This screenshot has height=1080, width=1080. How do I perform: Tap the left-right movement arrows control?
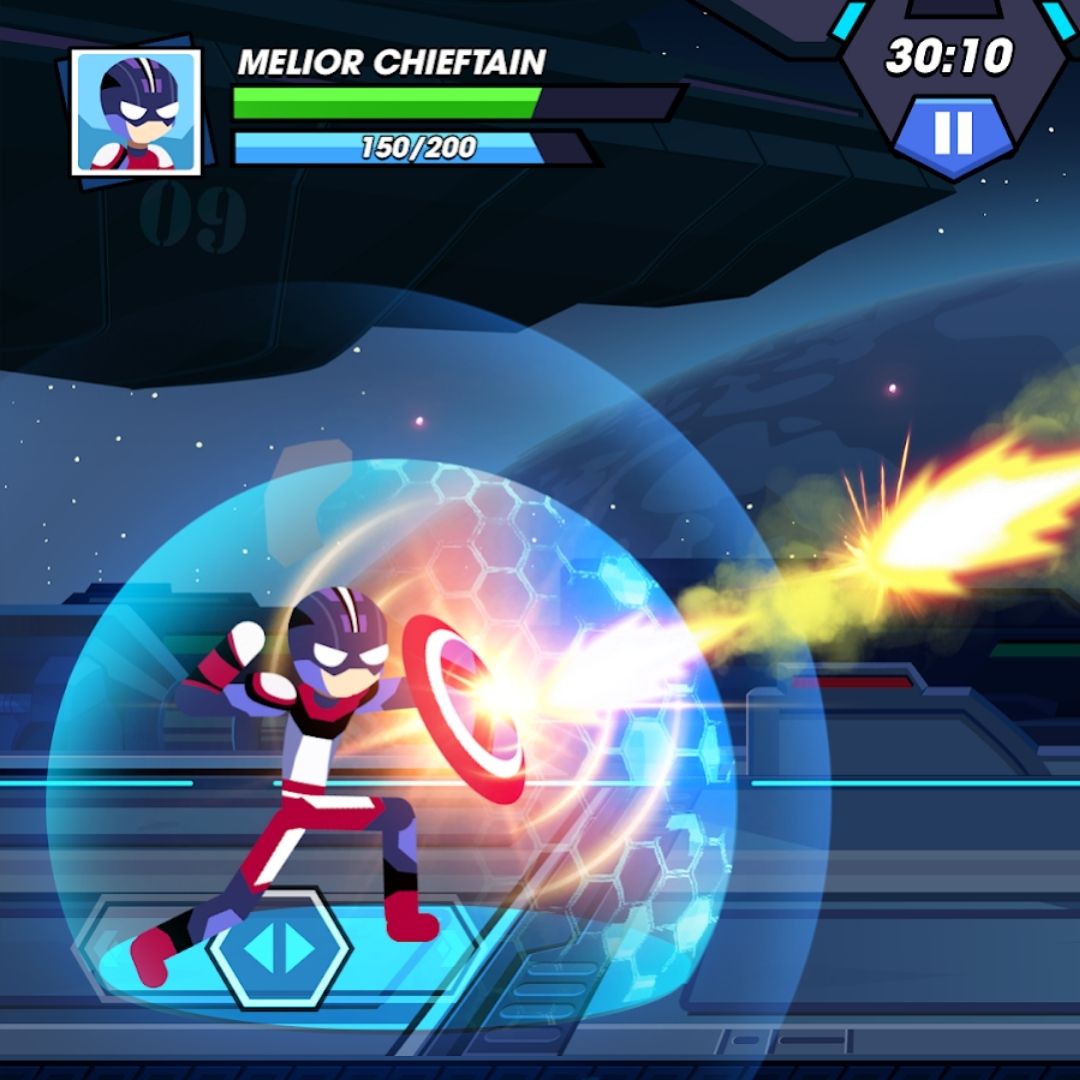click(280, 950)
